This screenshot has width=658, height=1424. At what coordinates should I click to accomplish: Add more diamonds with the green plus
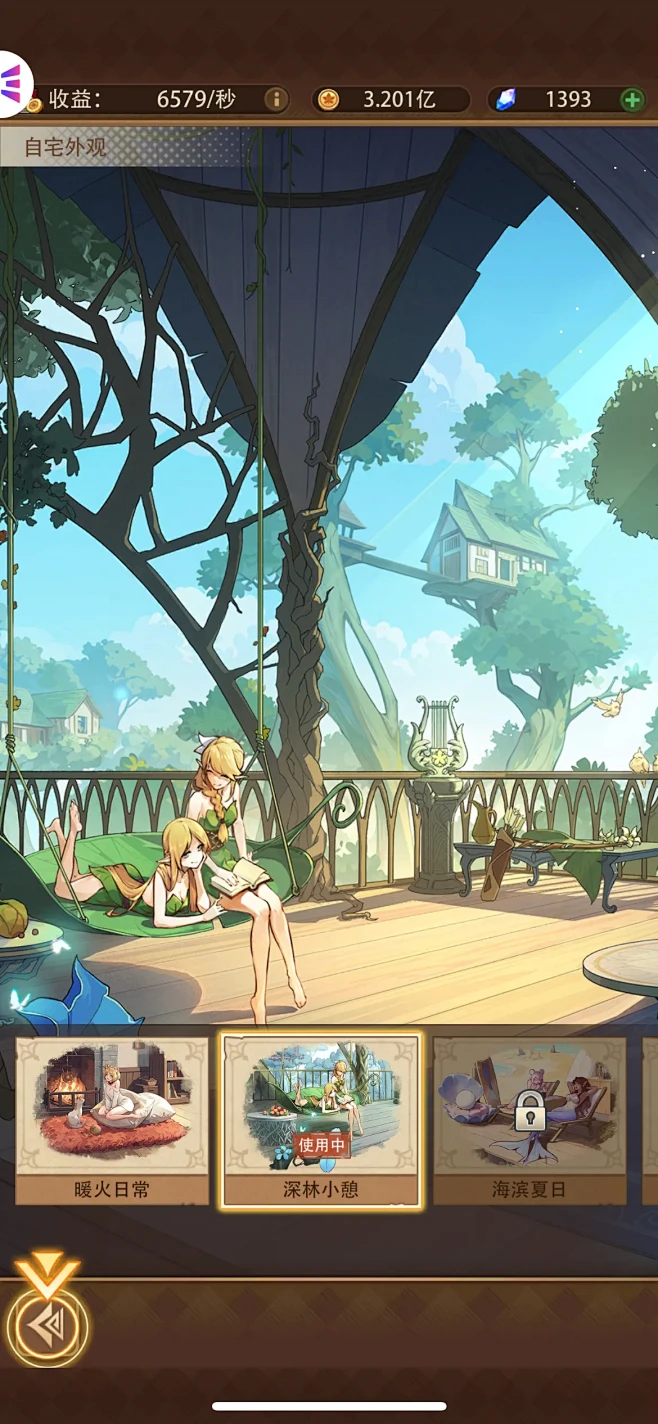pyautogui.click(x=632, y=99)
